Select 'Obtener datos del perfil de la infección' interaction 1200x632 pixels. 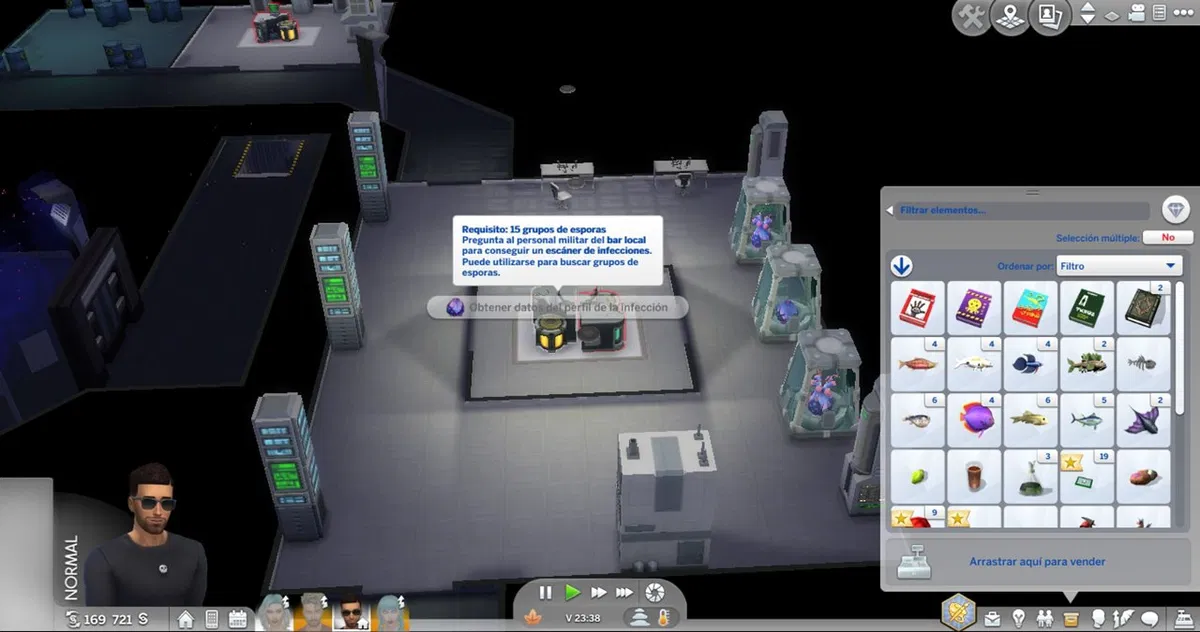click(558, 307)
